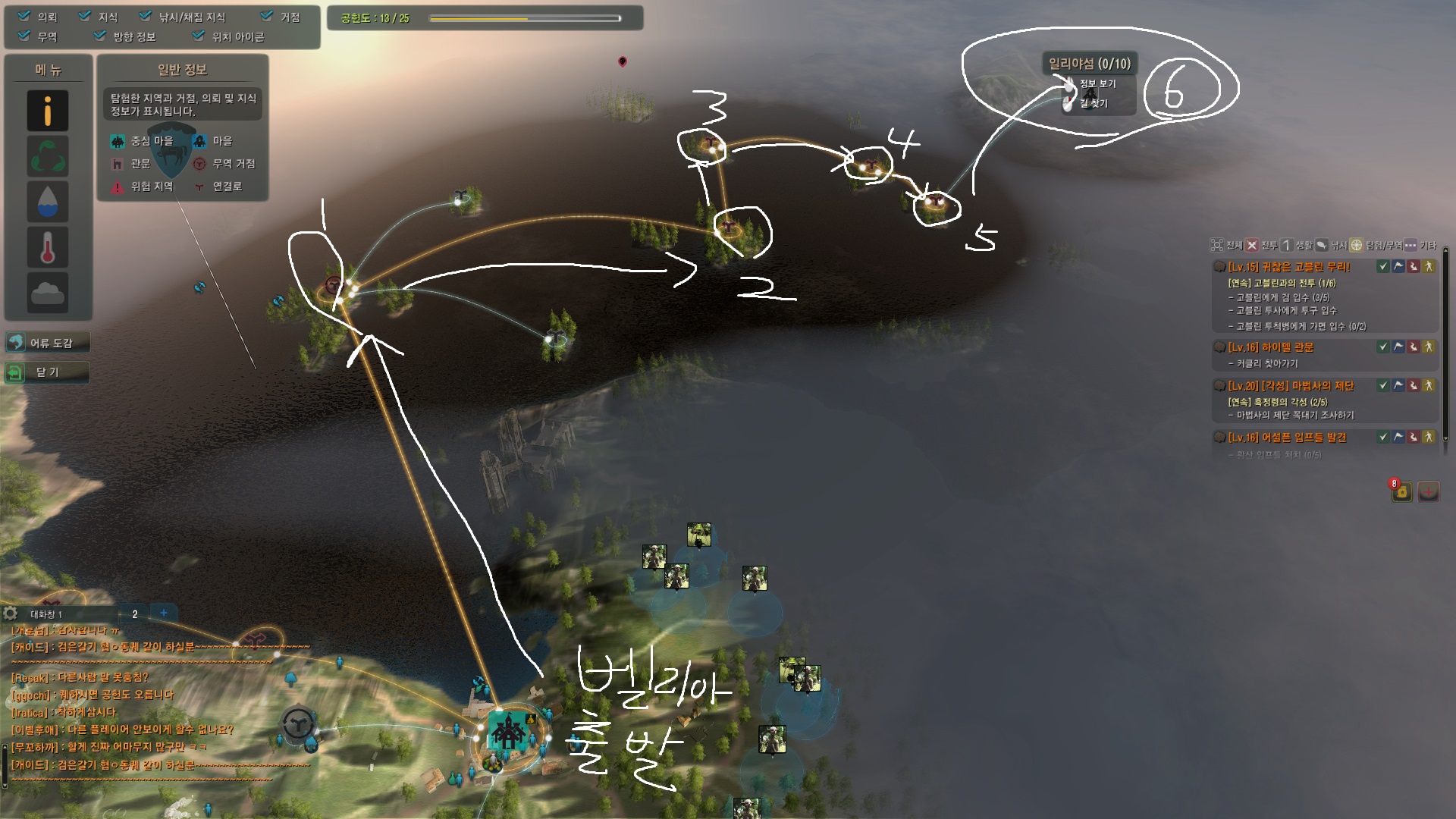Open the green recycle arrows map mode
The image size is (1456, 819).
coord(48,156)
